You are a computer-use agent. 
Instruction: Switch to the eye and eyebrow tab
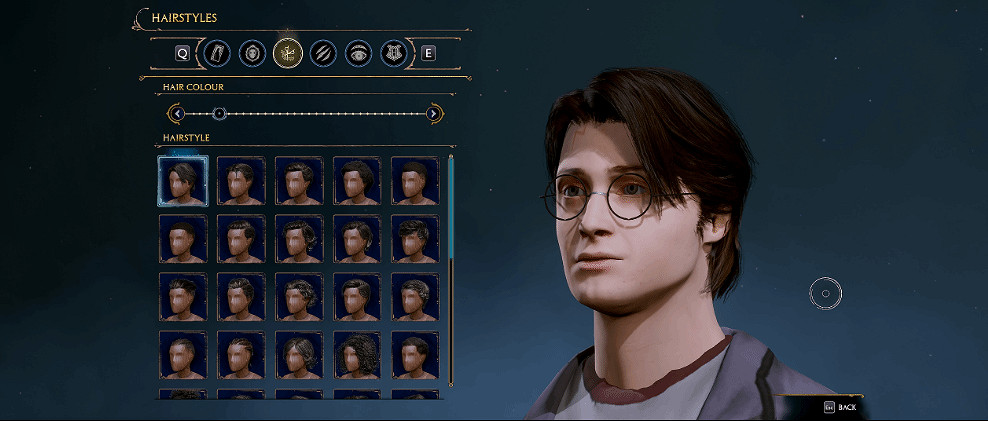tap(357, 53)
